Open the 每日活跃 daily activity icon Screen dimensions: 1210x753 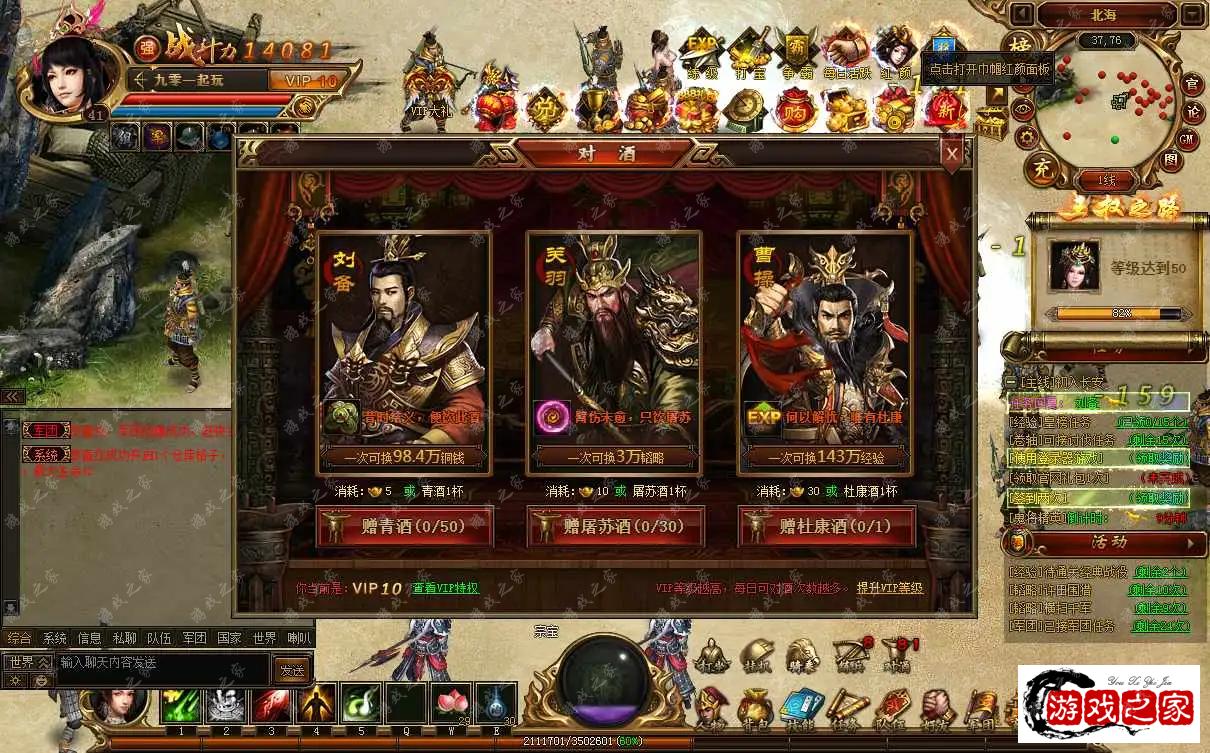[846, 52]
